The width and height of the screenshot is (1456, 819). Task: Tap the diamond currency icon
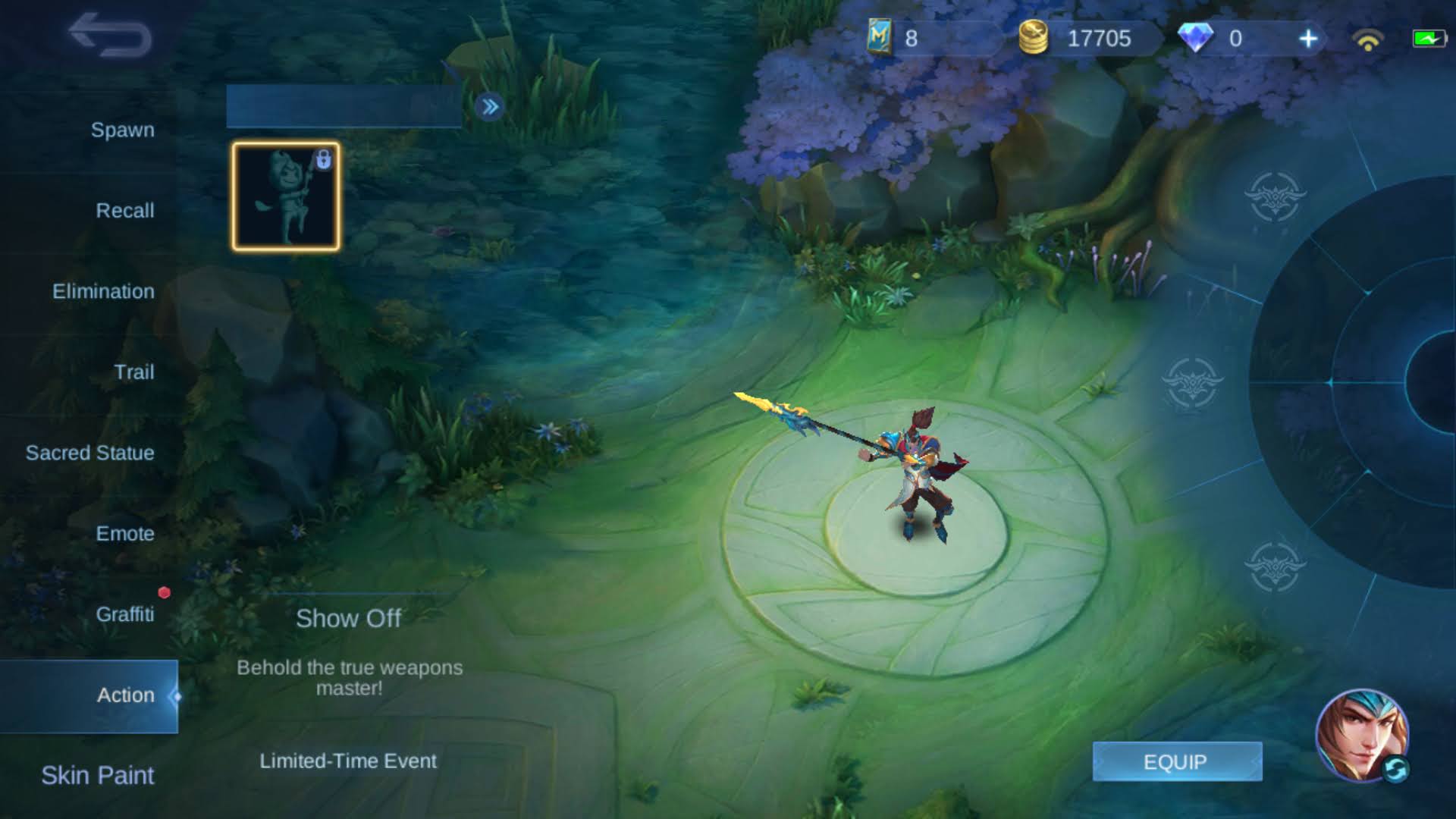[x=1197, y=38]
